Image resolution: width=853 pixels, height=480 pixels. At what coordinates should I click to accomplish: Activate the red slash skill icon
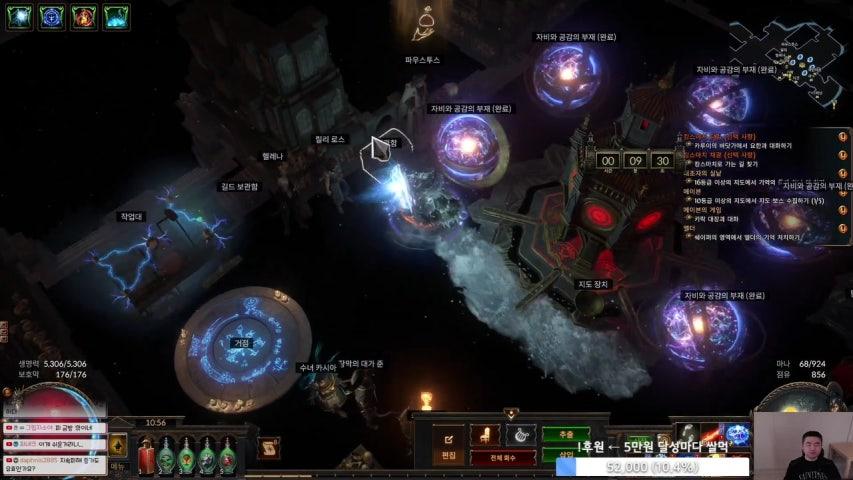(x=709, y=436)
